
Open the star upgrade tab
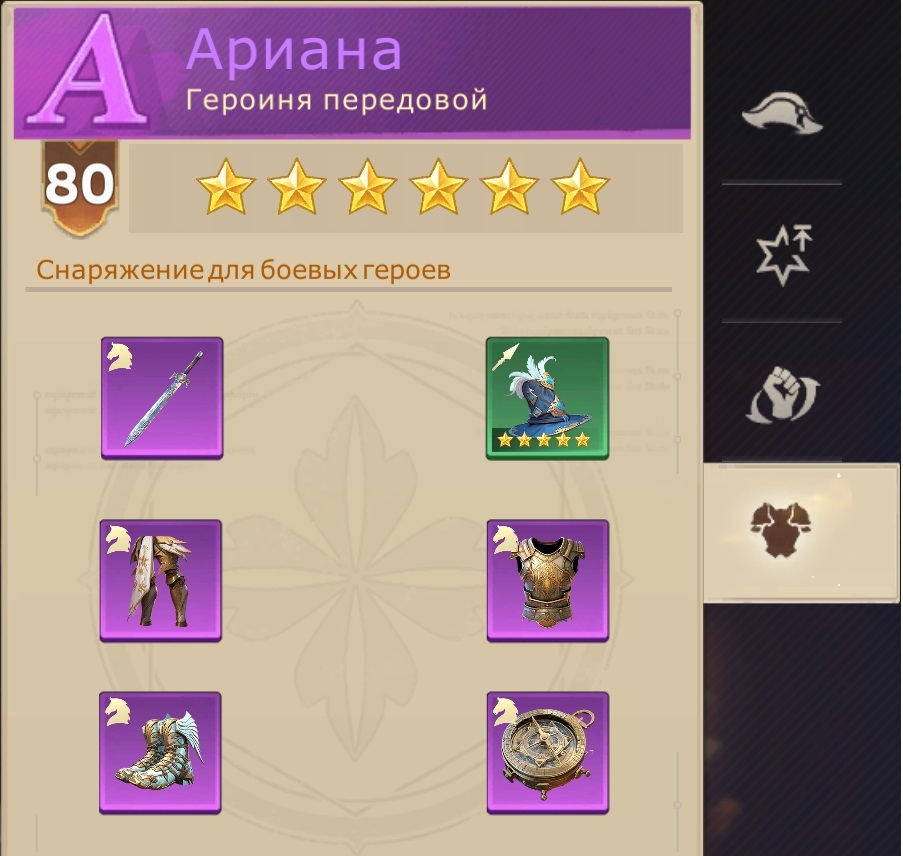pos(781,252)
